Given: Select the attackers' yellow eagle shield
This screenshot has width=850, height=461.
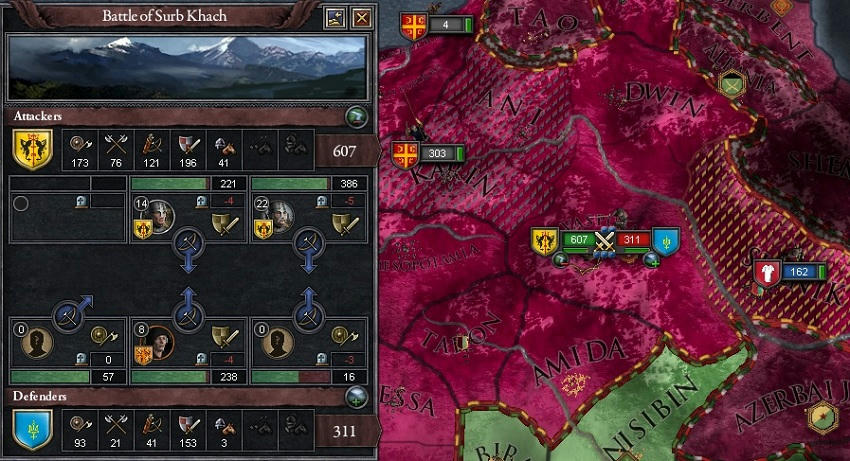Looking at the screenshot, I should pos(32,150).
